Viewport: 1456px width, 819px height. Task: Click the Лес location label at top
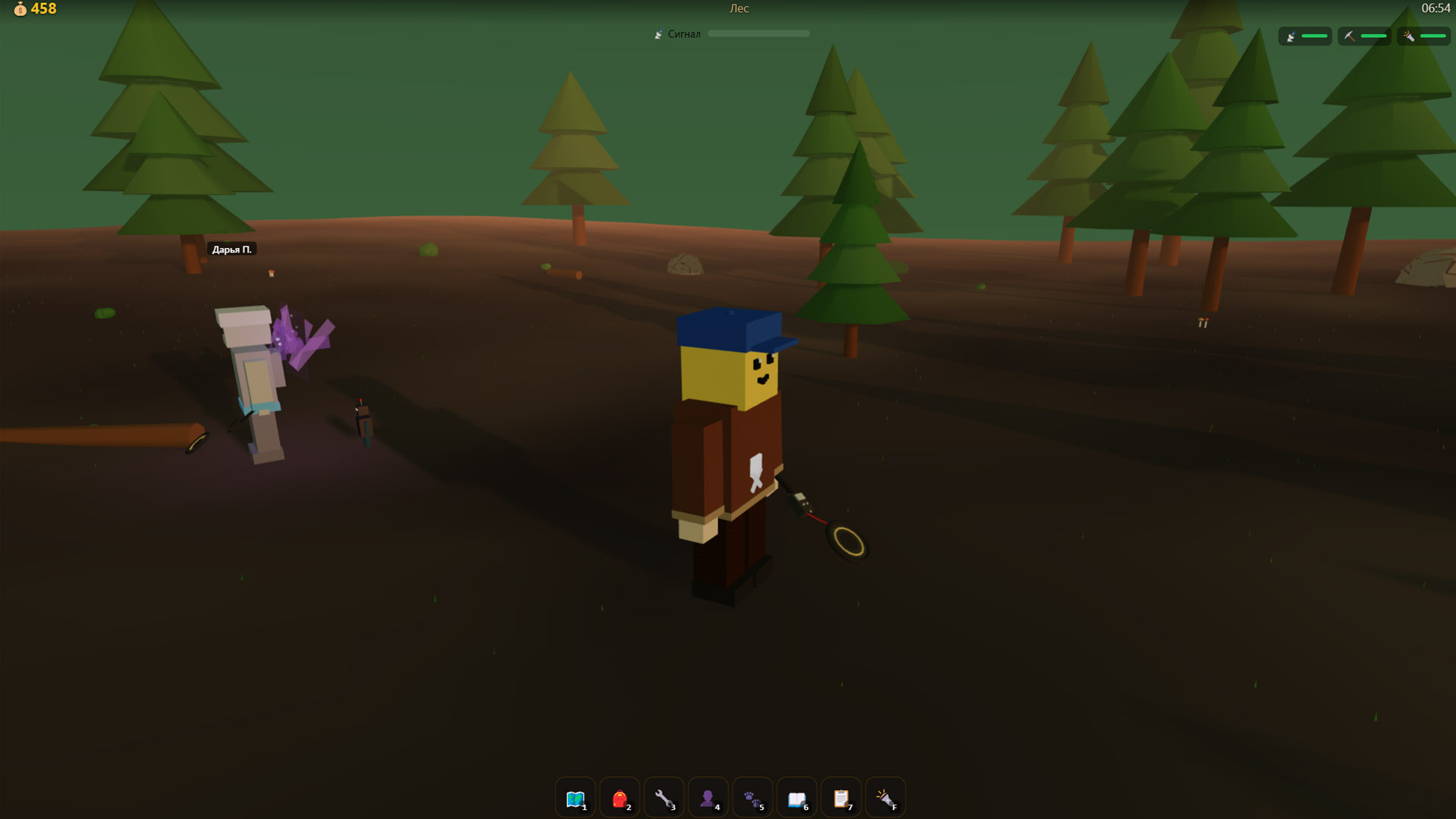[x=739, y=8]
